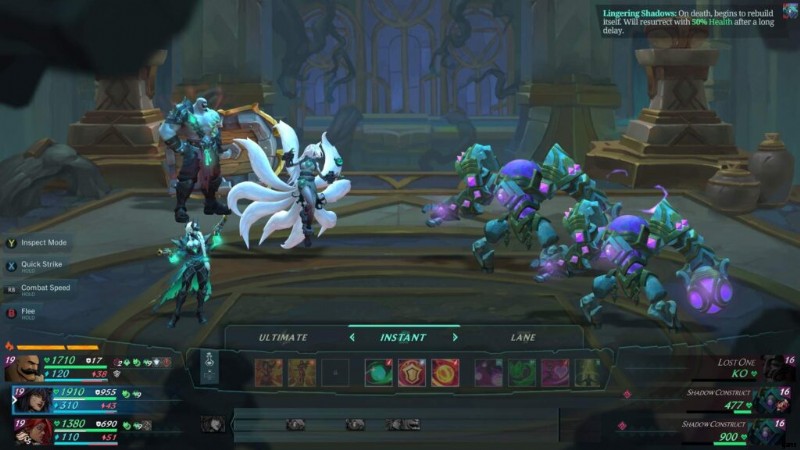Click the right arrow beside Instant
800x450 pixels.
click(455, 338)
